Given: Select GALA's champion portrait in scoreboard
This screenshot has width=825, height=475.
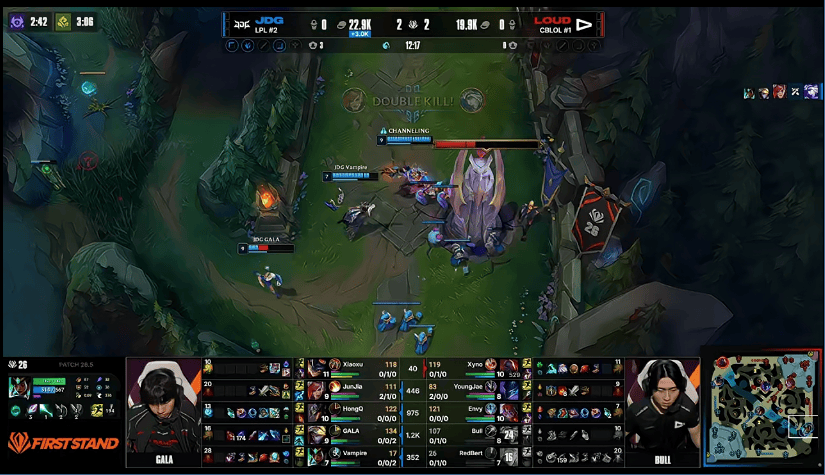Looking at the screenshot, I should point(317,432).
